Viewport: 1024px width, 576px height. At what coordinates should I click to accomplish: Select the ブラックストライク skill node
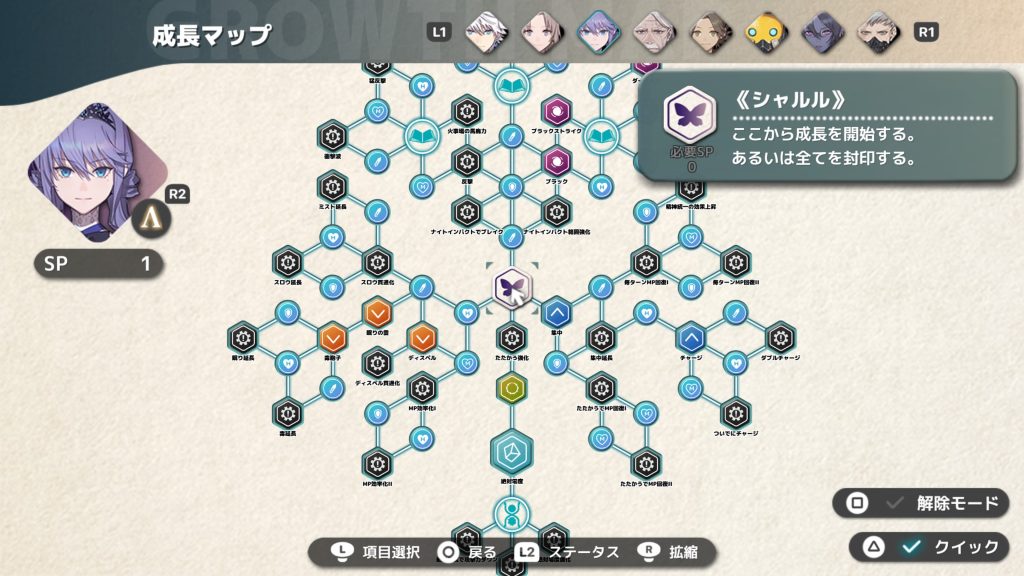(x=556, y=110)
